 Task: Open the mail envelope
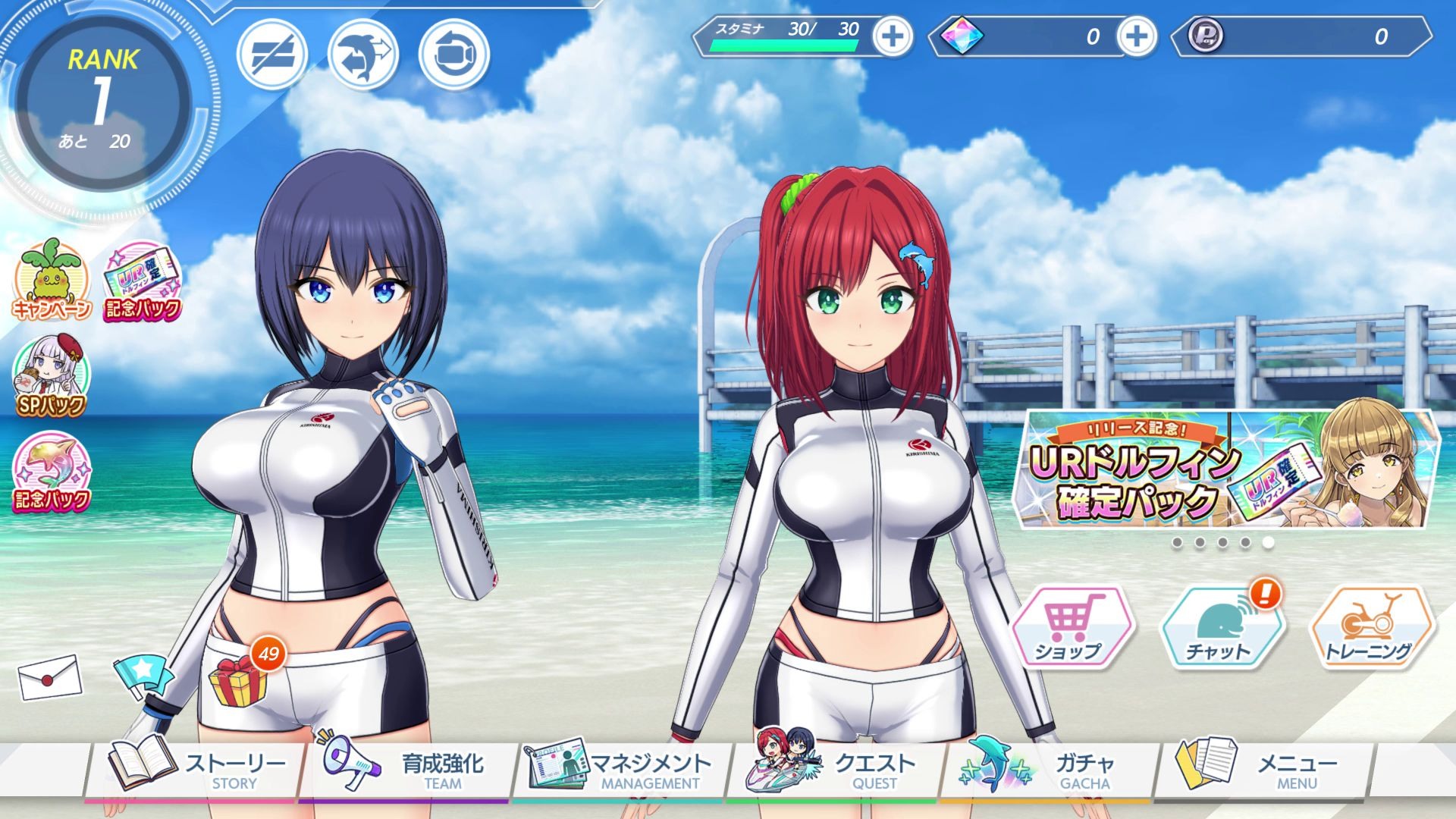[x=49, y=676]
